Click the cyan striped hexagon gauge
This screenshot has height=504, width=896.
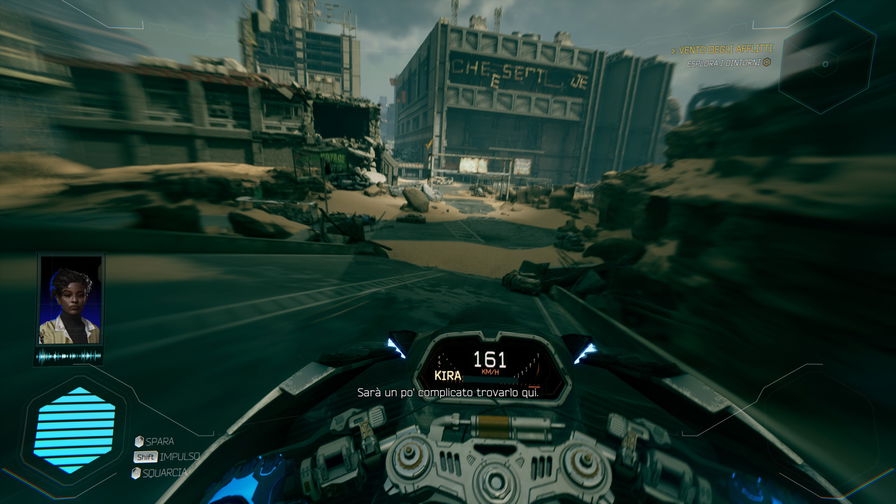pos(74,430)
